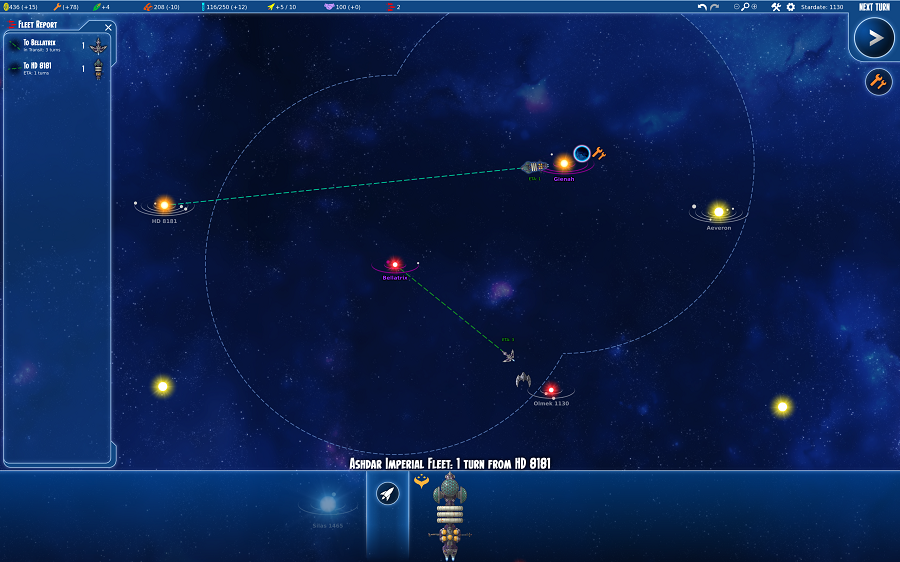This screenshot has height=562, width=900.
Task: Close the Fleet Report panel
Action: pos(108,27)
